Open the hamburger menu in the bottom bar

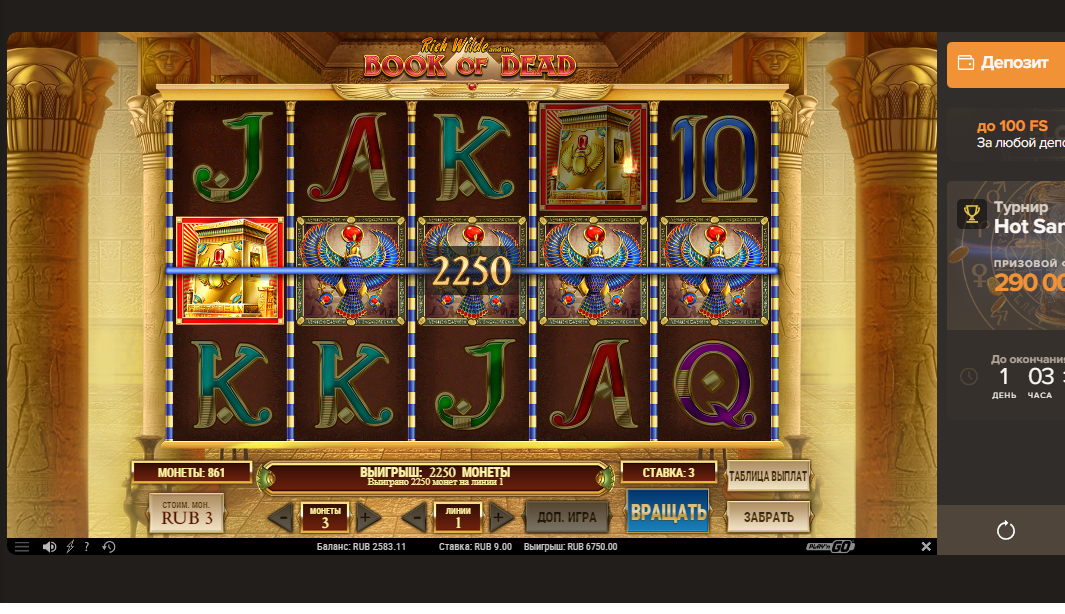[x=22, y=547]
